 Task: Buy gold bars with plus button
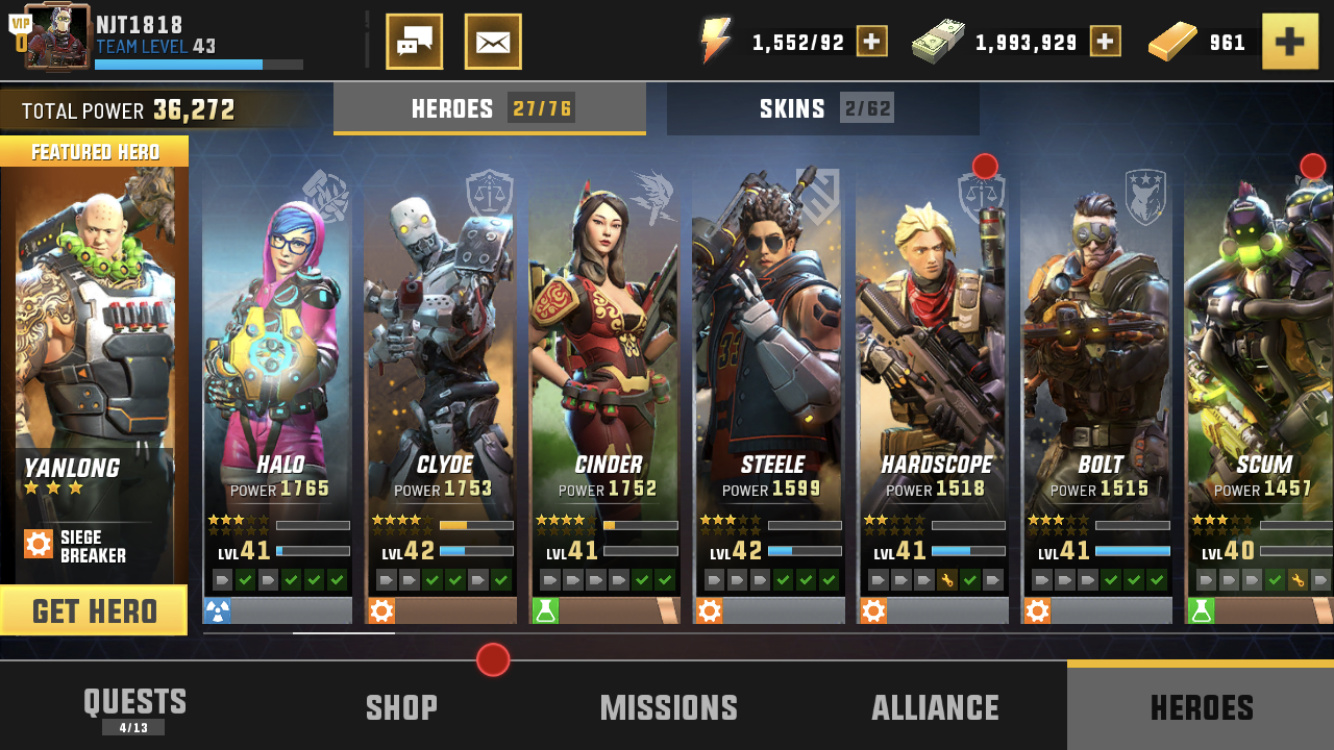(1289, 42)
